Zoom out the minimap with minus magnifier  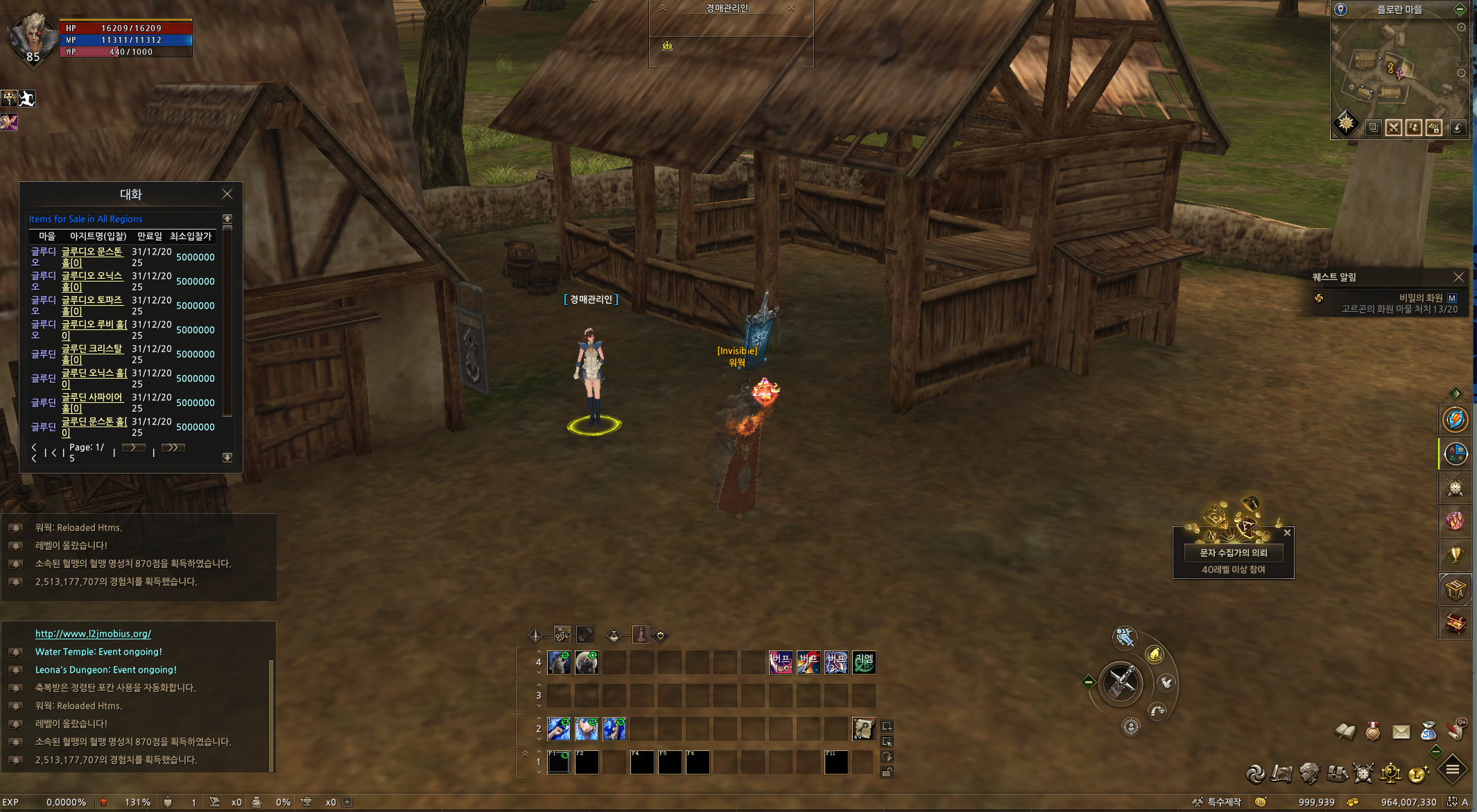coord(1461,73)
